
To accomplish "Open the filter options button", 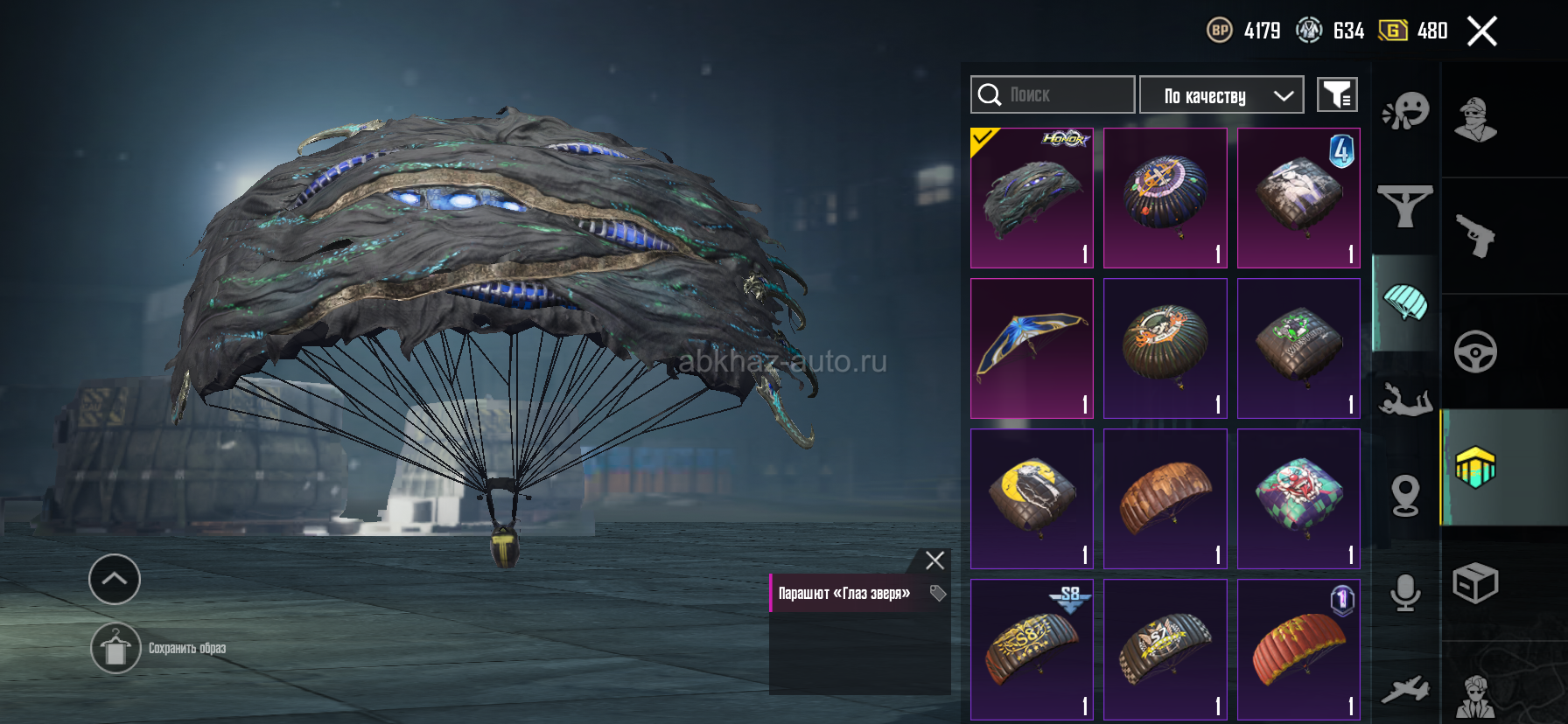I will pos(1337,94).
